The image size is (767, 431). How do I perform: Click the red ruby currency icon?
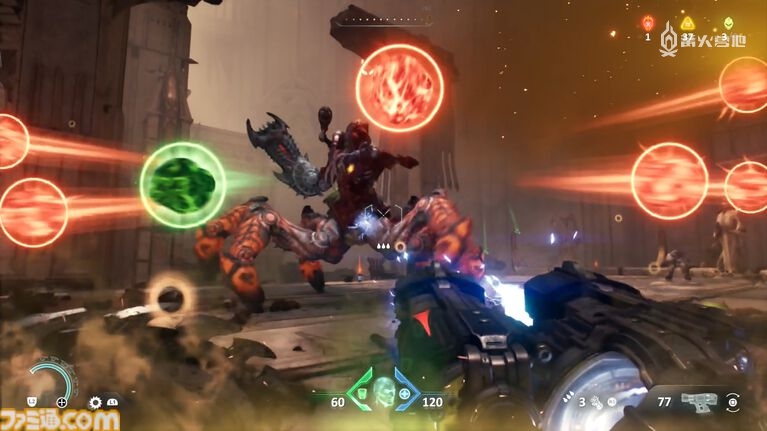[x=647, y=22]
